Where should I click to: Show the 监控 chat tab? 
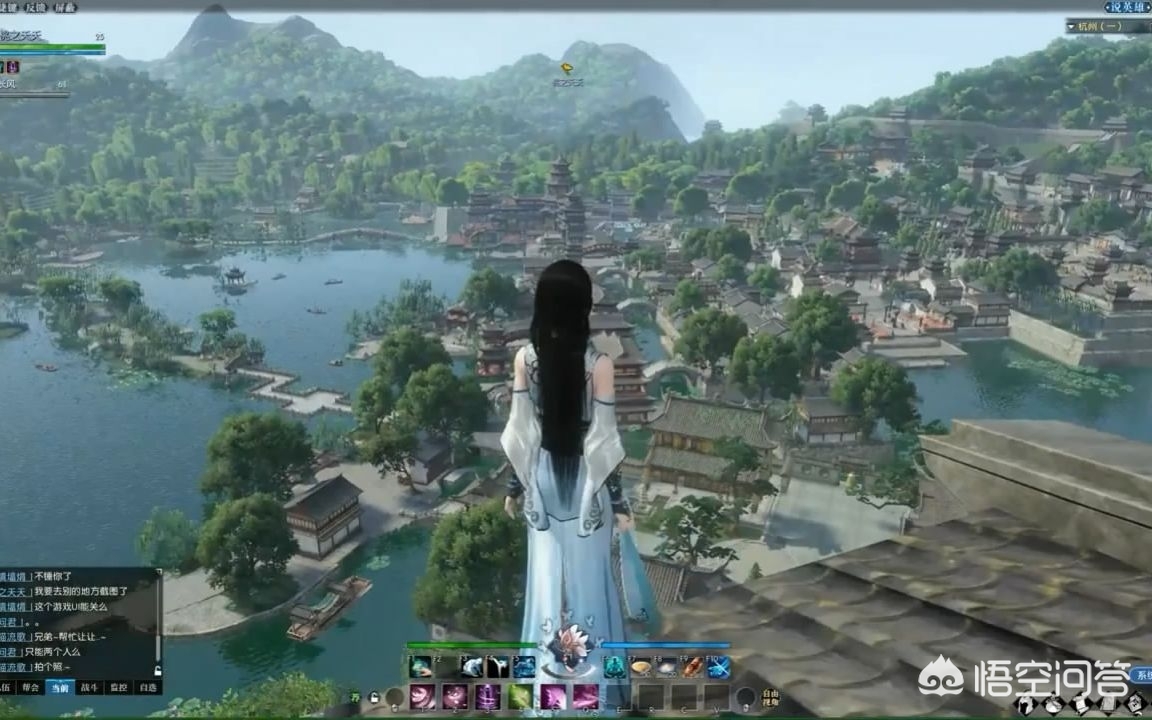[x=119, y=687]
